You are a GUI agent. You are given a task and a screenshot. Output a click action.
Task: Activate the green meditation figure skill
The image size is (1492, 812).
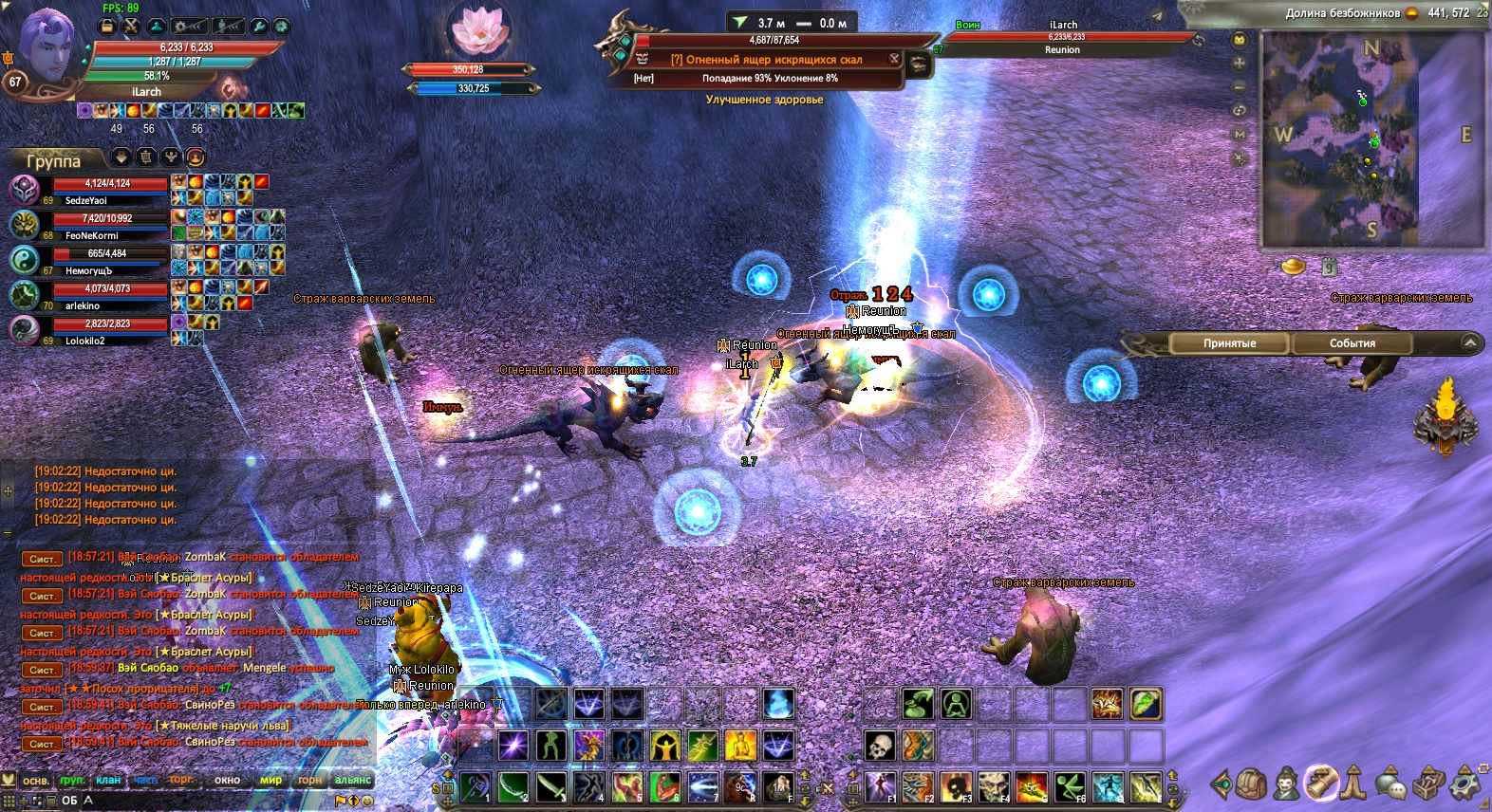(956, 704)
